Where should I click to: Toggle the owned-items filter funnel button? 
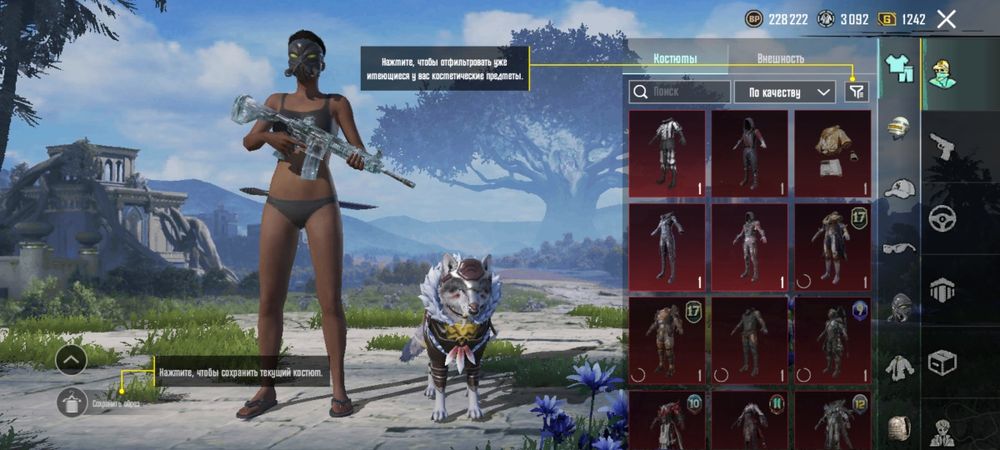[856, 92]
